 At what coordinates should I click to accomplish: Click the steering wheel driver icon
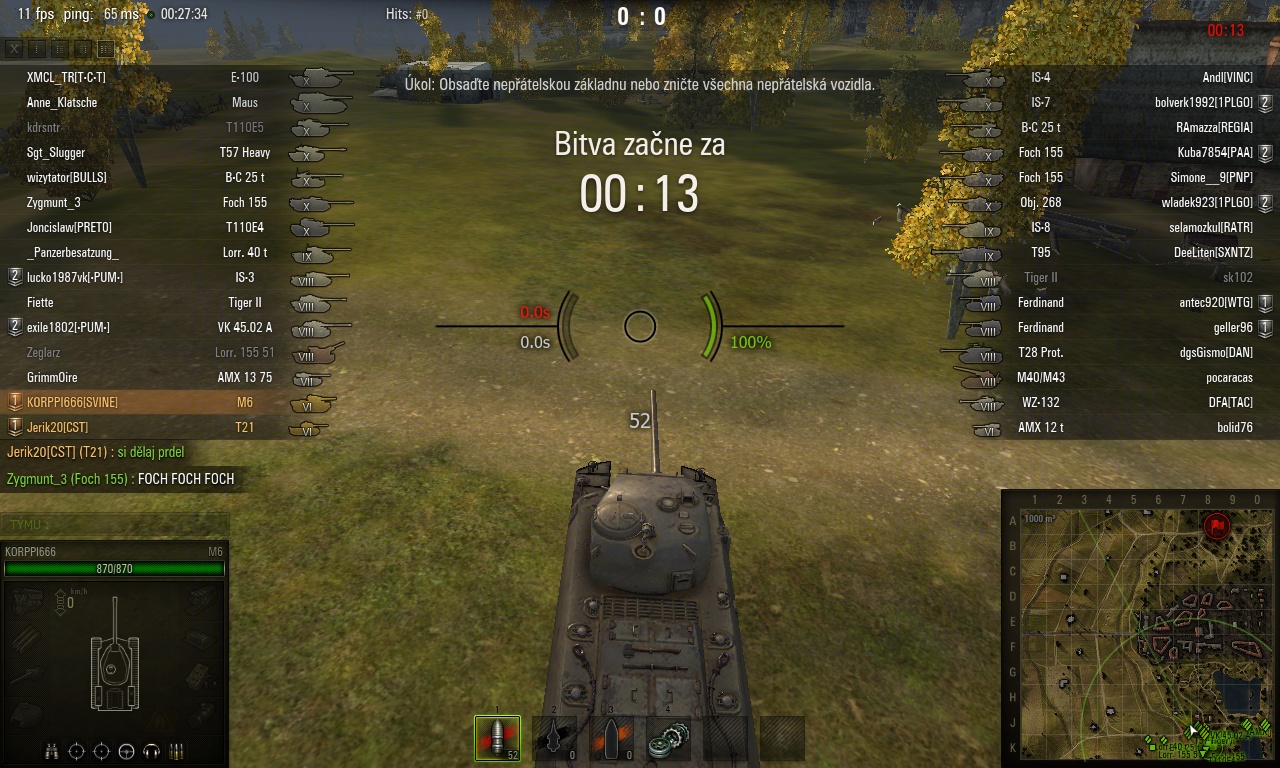point(127,751)
